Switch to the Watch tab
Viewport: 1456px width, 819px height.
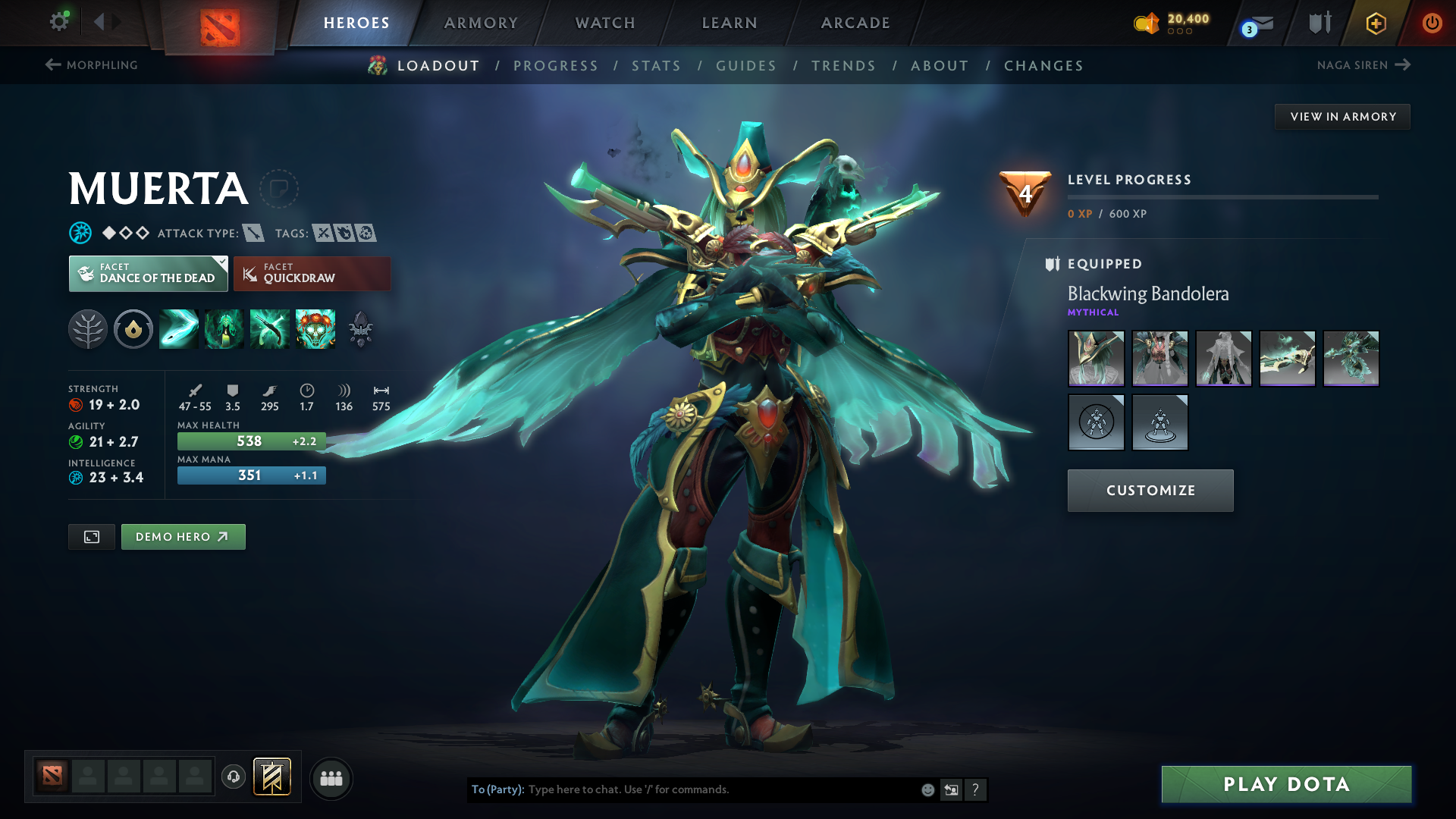point(605,23)
